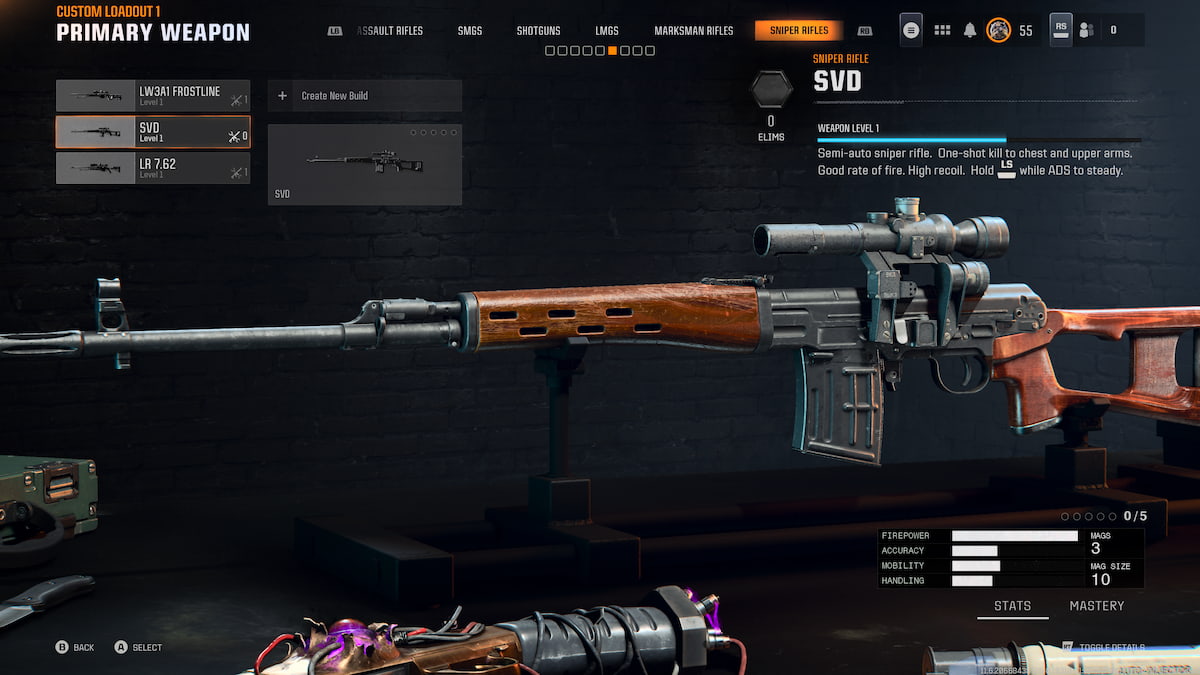The image size is (1200, 675).
Task: Check the notifications bell
Action: click(970, 30)
